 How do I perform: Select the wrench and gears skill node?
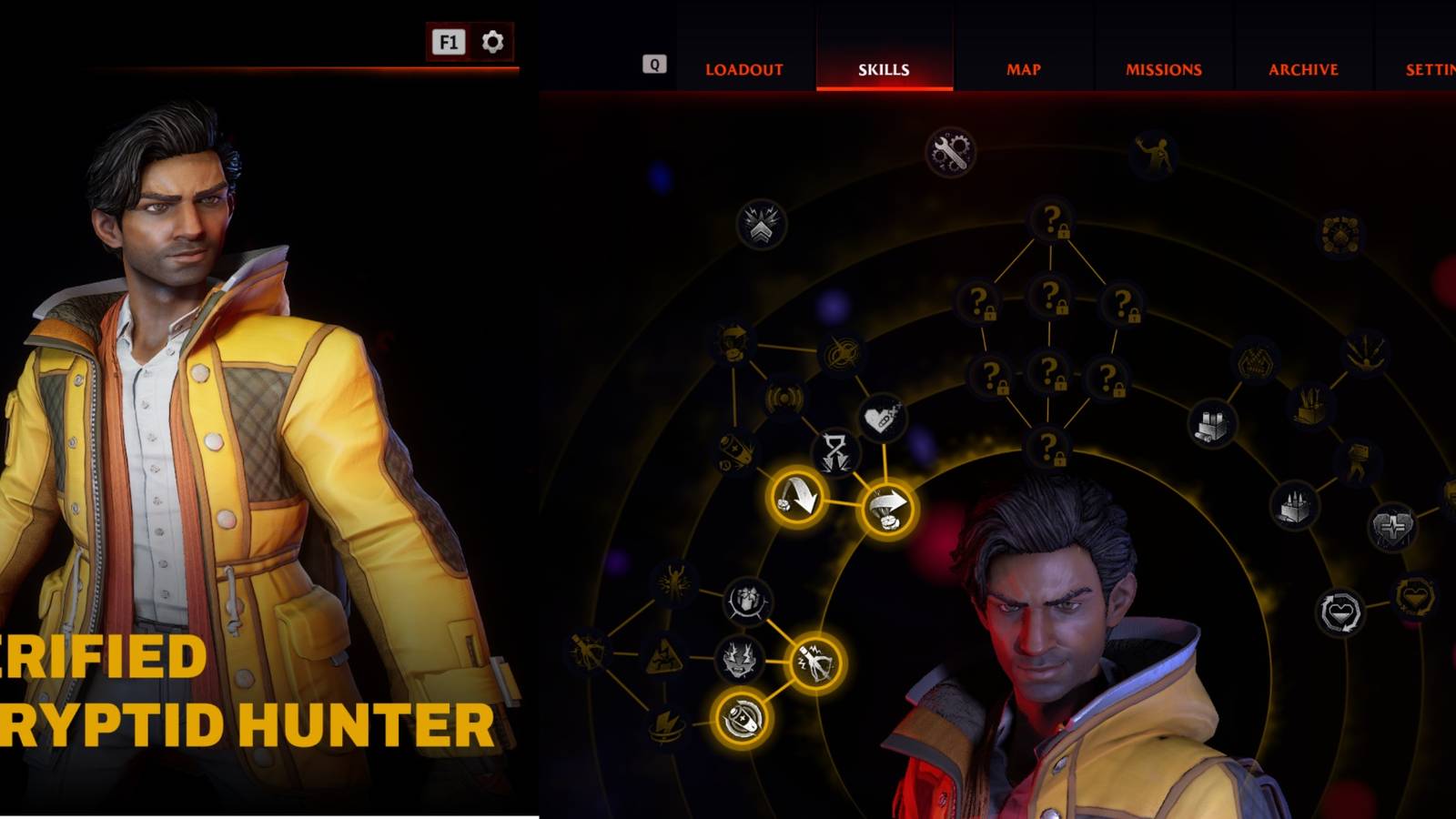tap(950, 152)
